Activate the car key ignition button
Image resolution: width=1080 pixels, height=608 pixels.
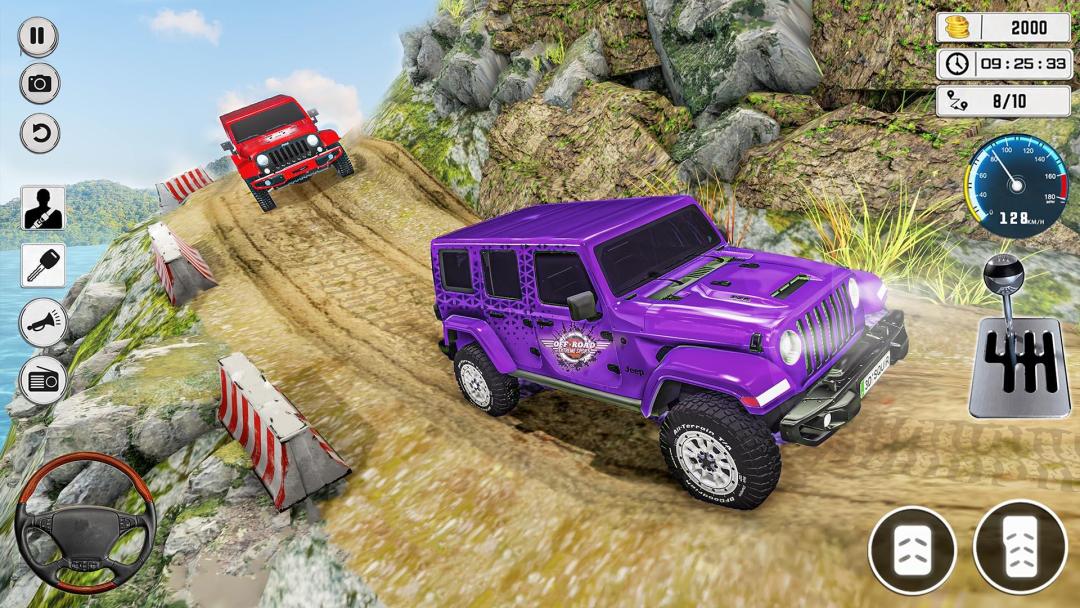point(43,265)
